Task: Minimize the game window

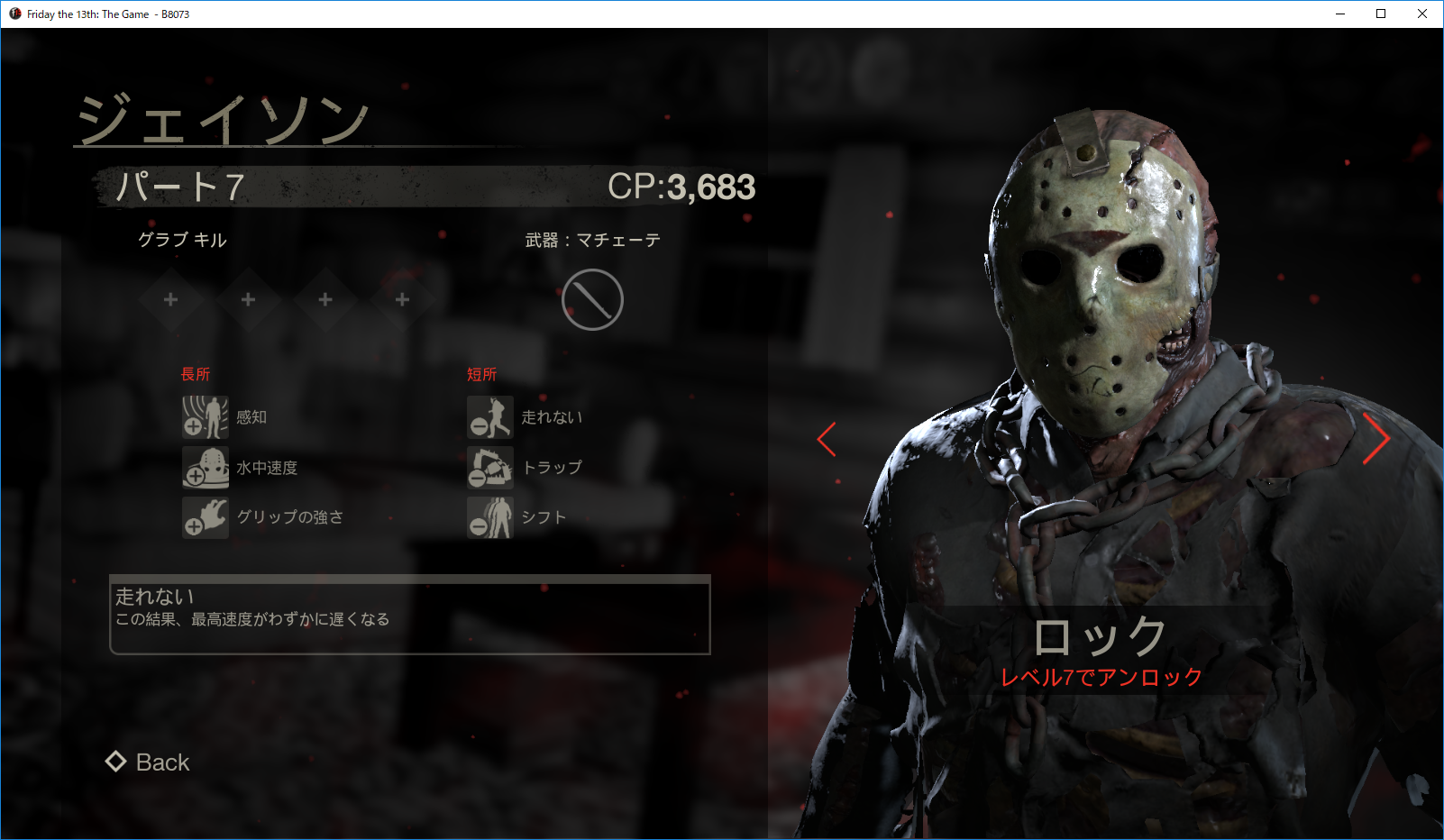Action: pos(1340,14)
